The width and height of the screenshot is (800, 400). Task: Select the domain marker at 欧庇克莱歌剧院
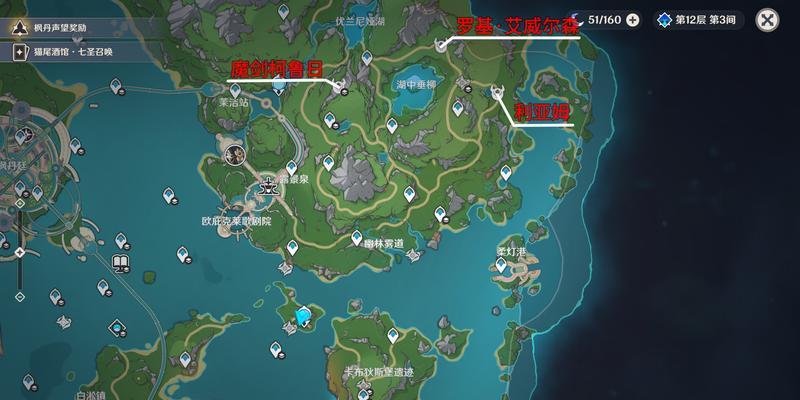tap(267, 184)
